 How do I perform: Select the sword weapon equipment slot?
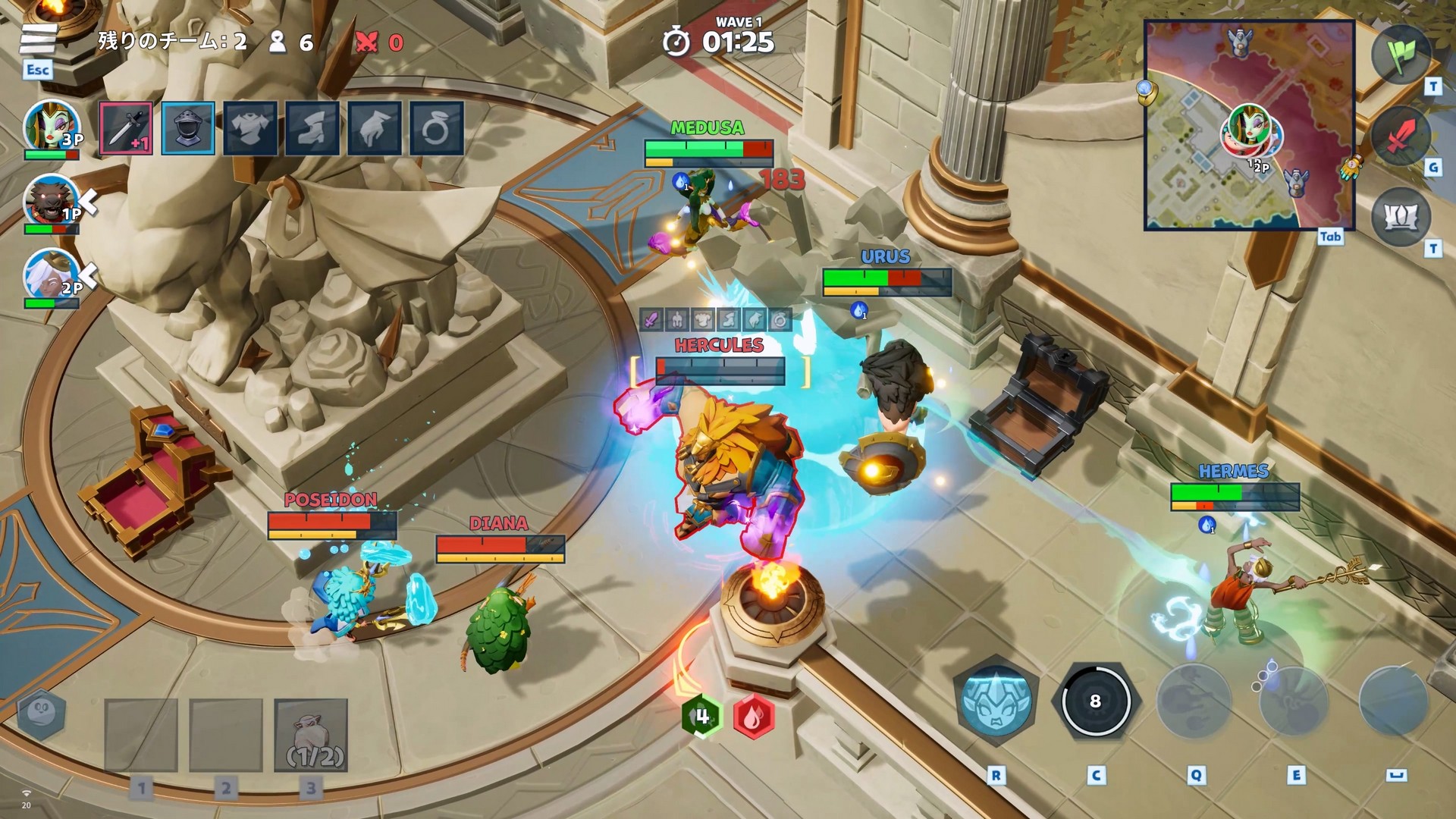pyautogui.click(x=126, y=128)
